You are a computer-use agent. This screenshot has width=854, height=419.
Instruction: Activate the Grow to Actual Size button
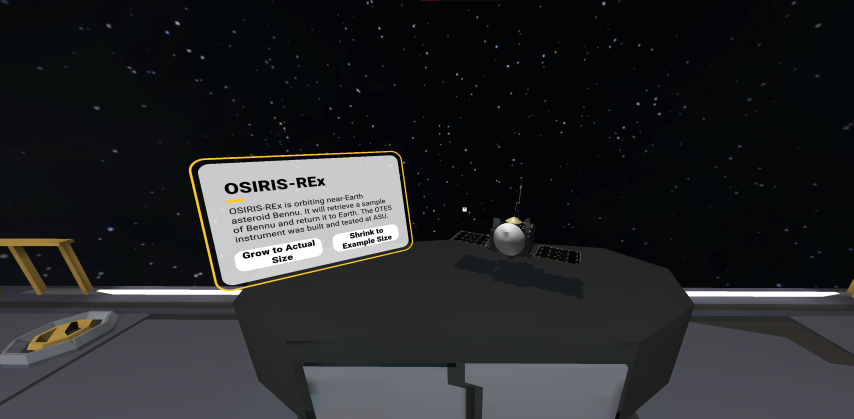click(279, 251)
